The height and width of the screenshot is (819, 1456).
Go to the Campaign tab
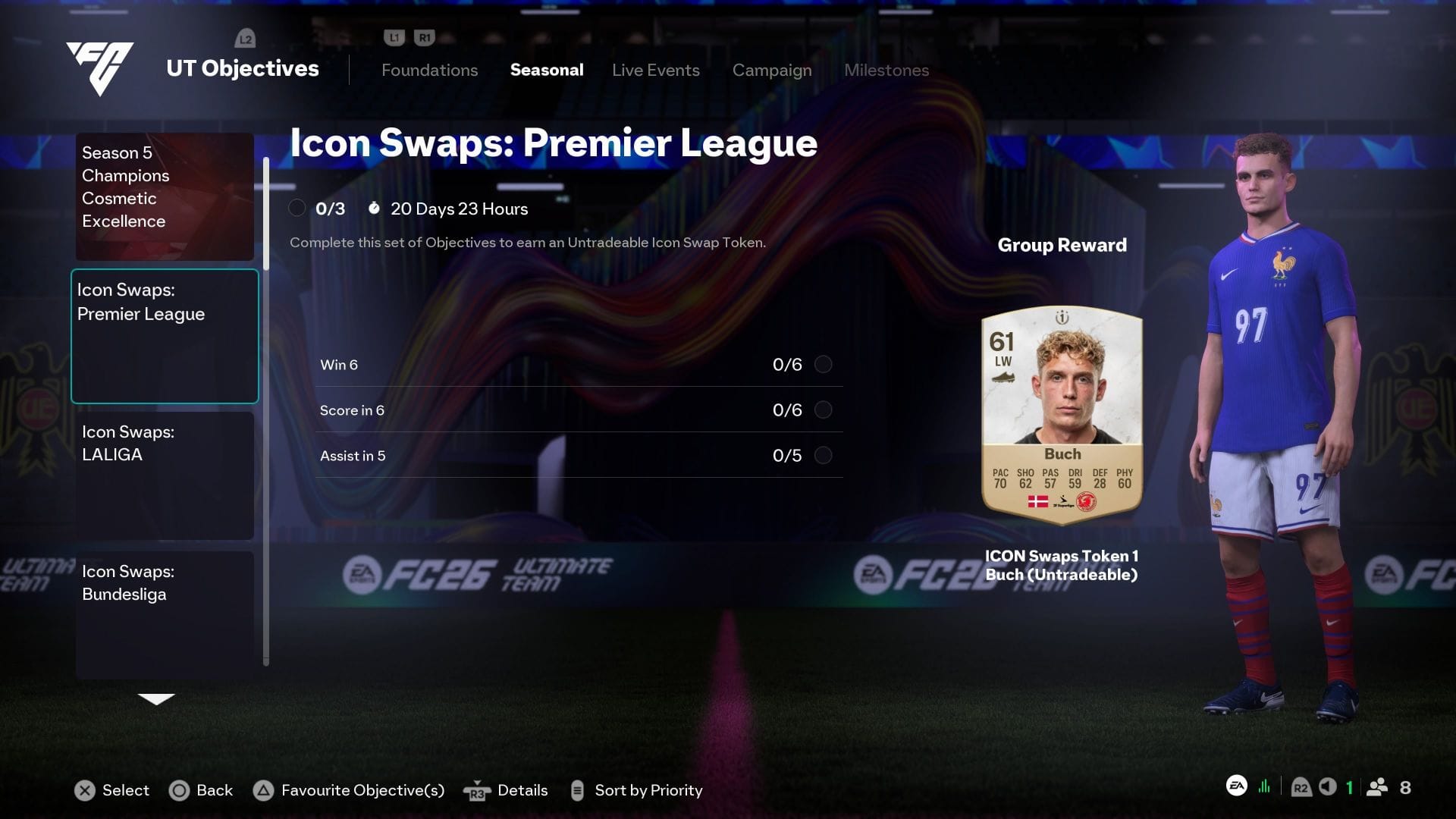[x=771, y=70]
